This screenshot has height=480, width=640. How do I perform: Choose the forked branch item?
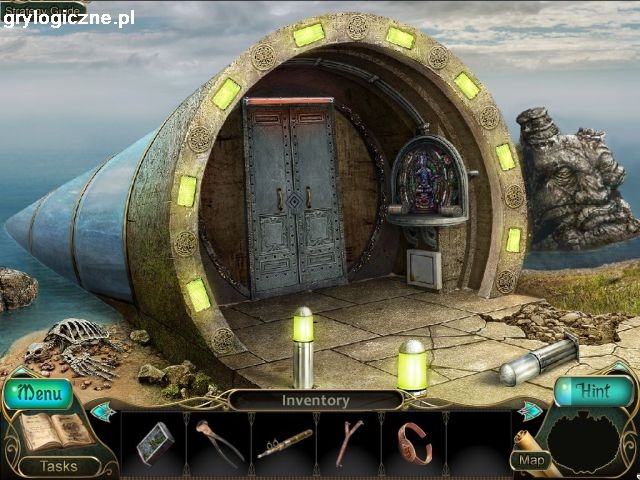(349, 442)
